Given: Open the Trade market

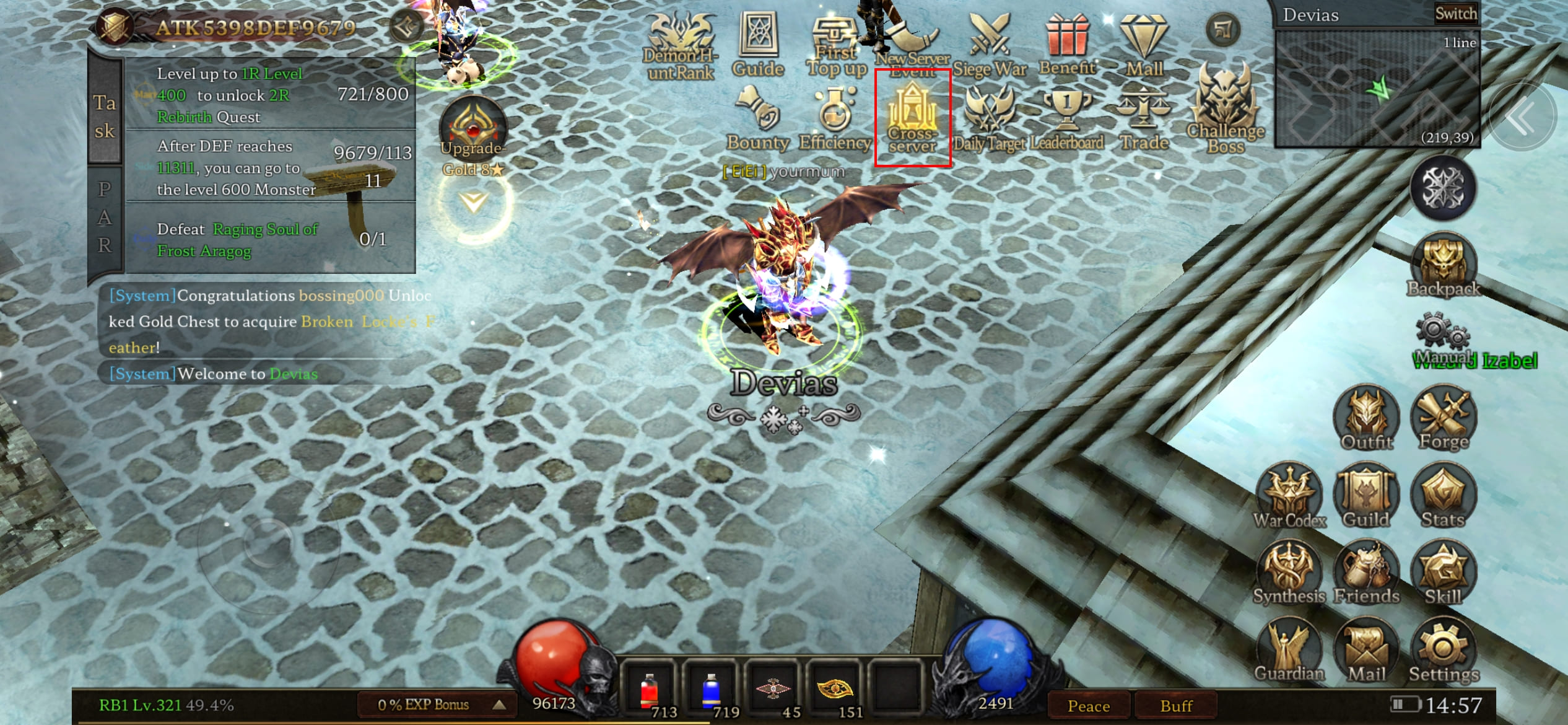Looking at the screenshot, I should coord(1144,119).
